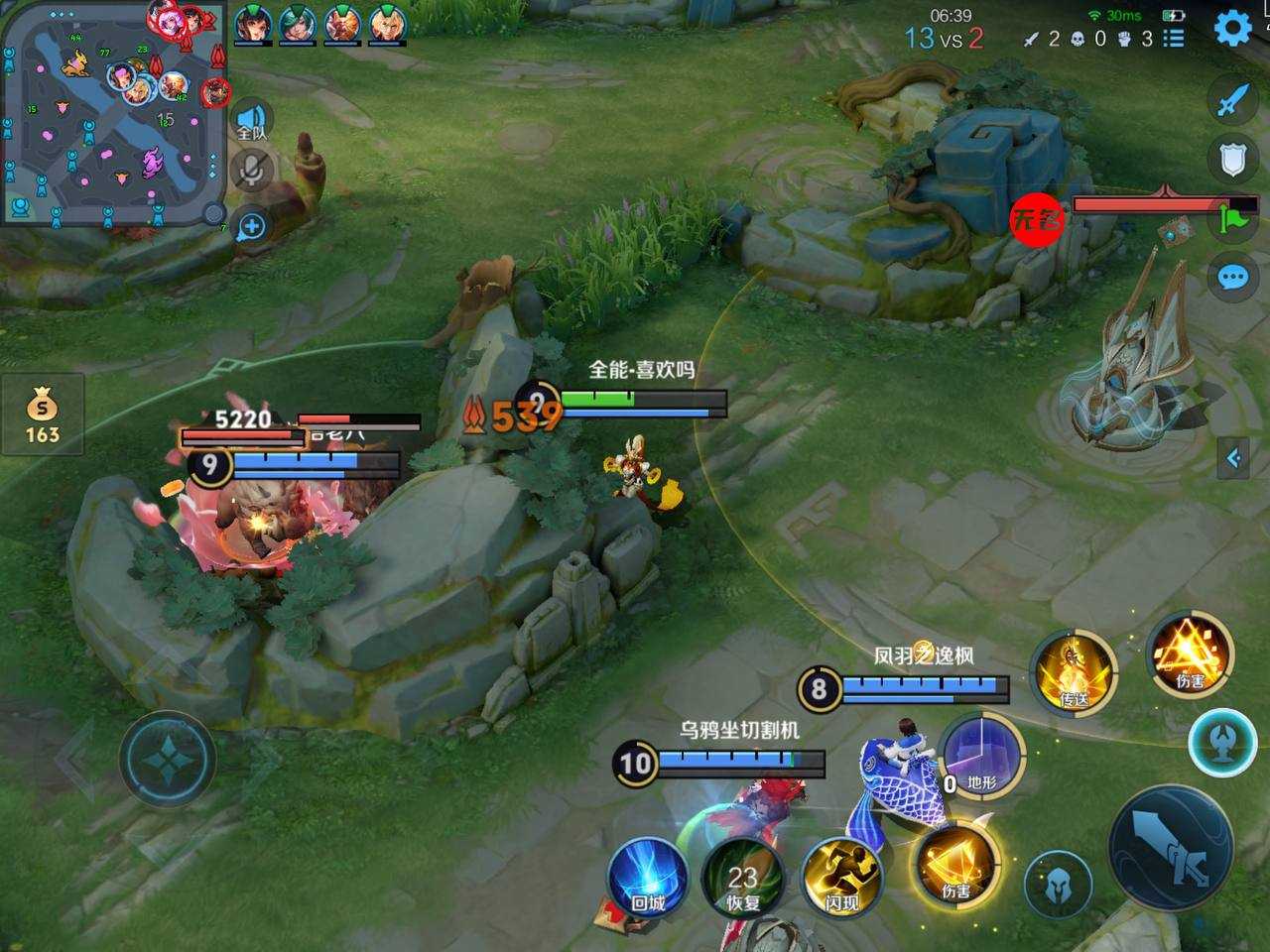Collapse the side panel arrow
The image size is (1270, 952).
pyautogui.click(x=1233, y=457)
